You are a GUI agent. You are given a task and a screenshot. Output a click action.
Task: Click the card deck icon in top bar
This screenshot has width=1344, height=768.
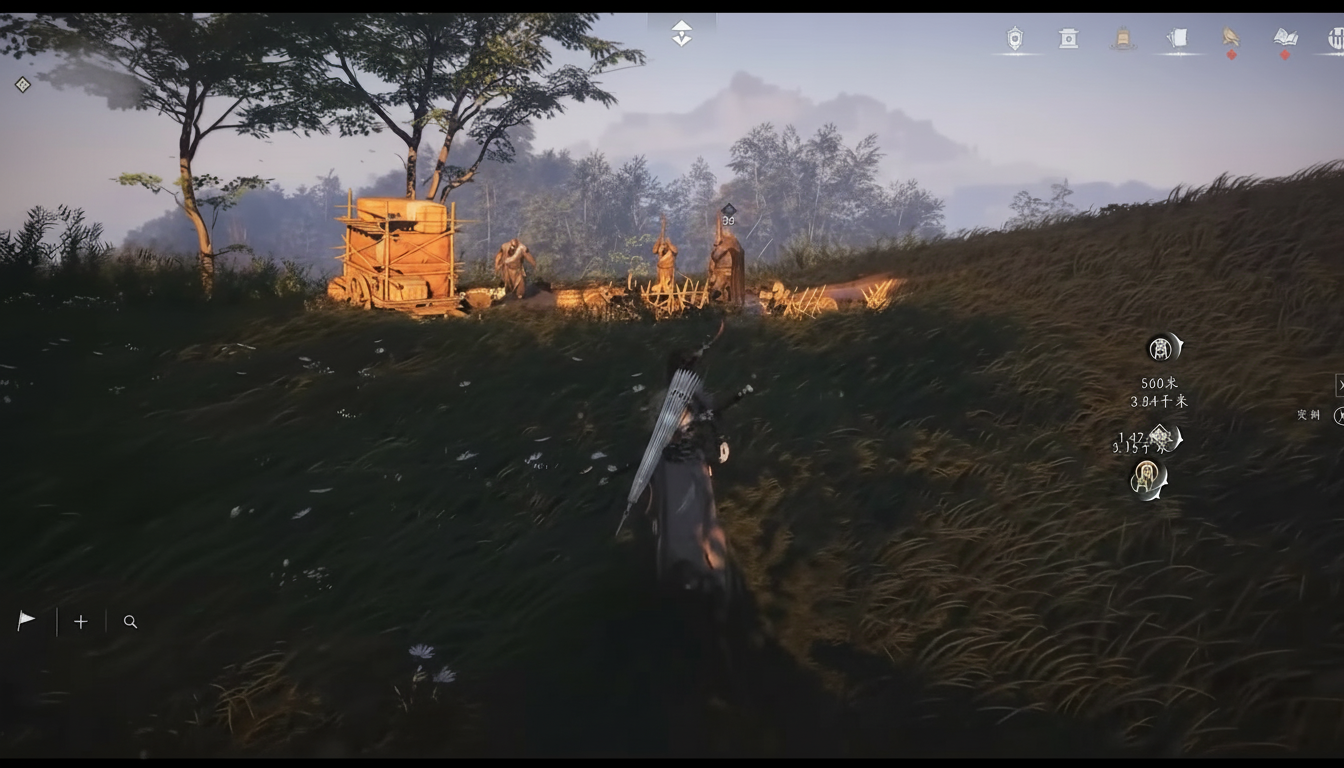click(x=1177, y=37)
